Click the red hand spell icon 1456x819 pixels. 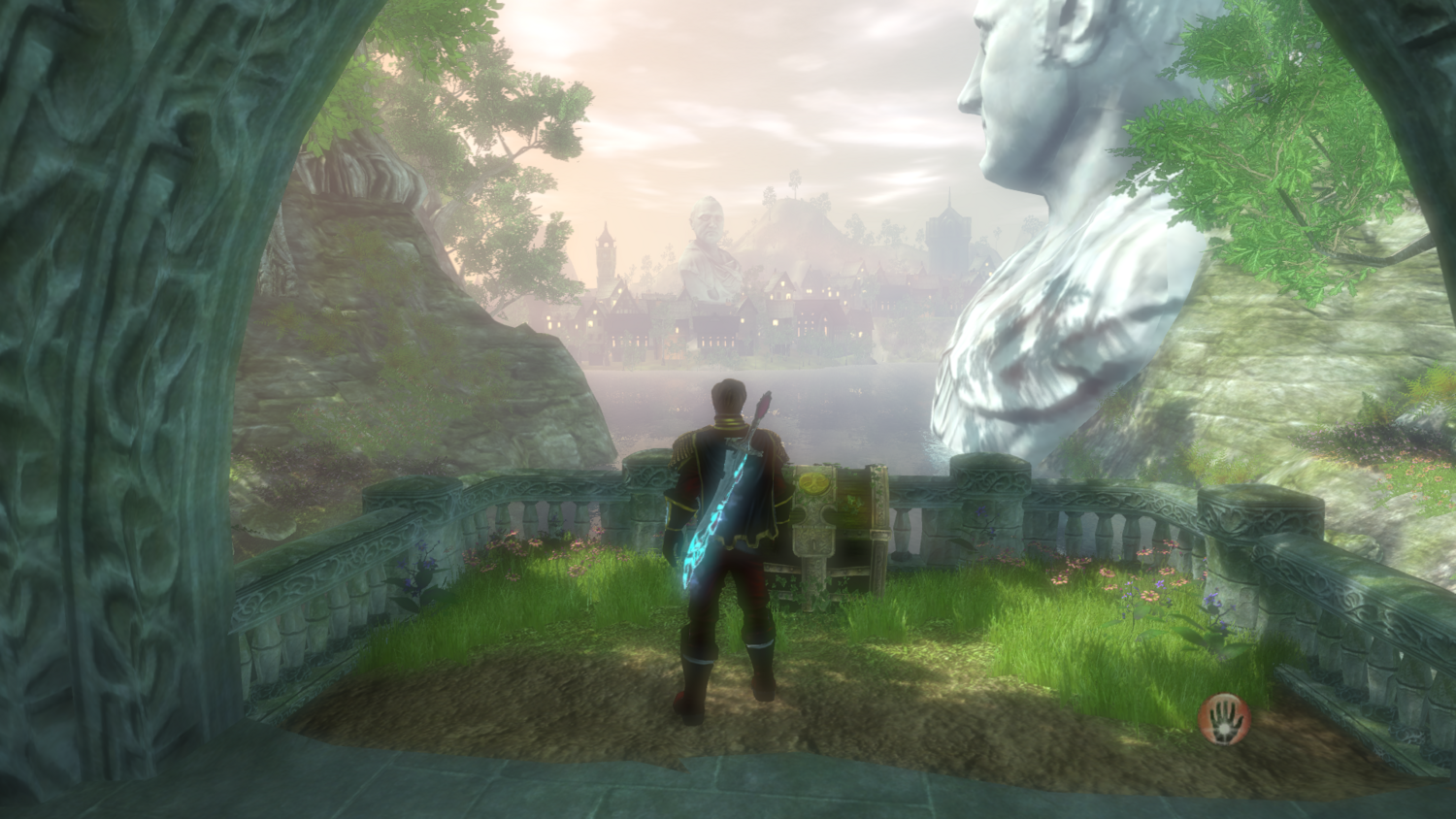[x=1224, y=717]
